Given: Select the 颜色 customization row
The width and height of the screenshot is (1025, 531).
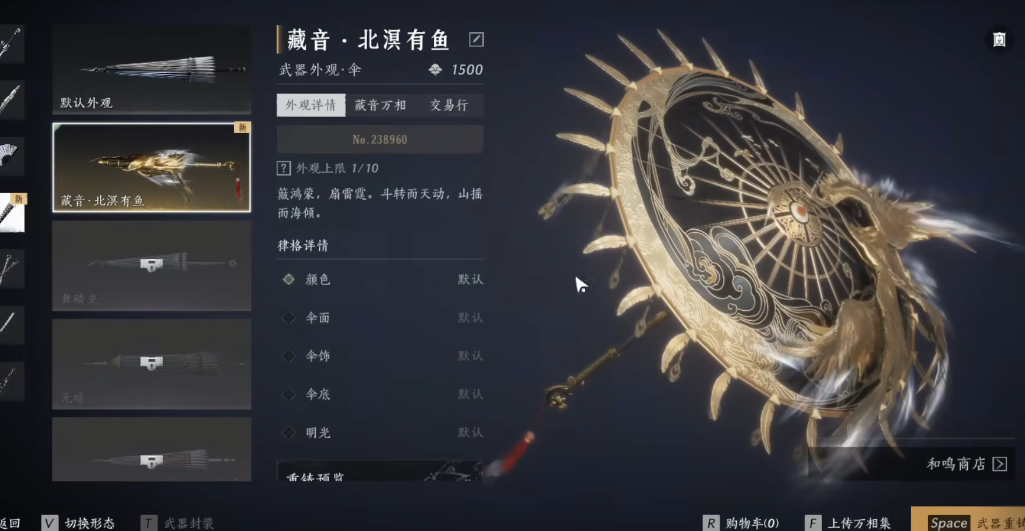Looking at the screenshot, I should click(x=380, y=279).
